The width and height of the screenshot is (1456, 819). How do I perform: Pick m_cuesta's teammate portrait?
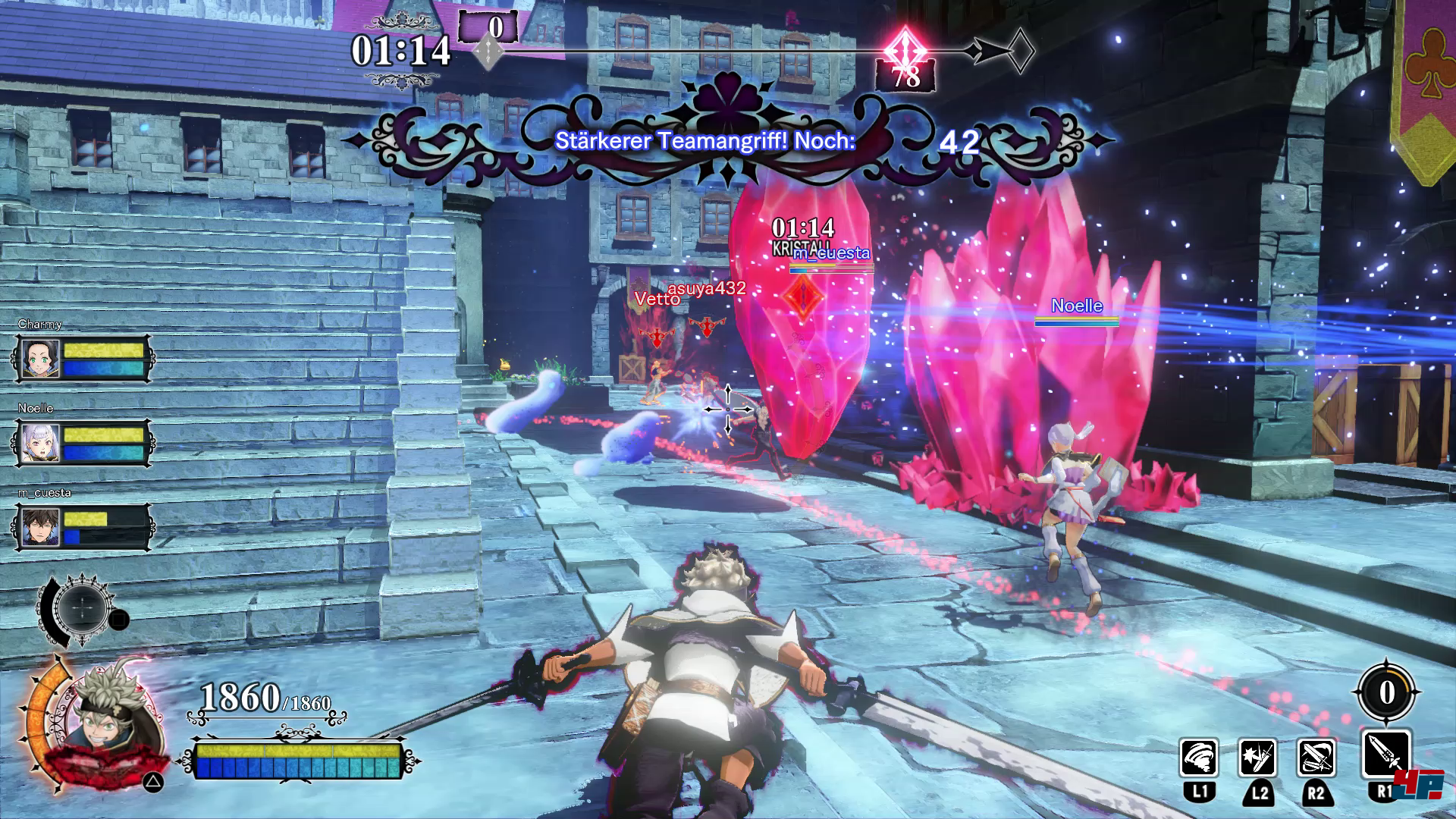click(x=40, y=527)
